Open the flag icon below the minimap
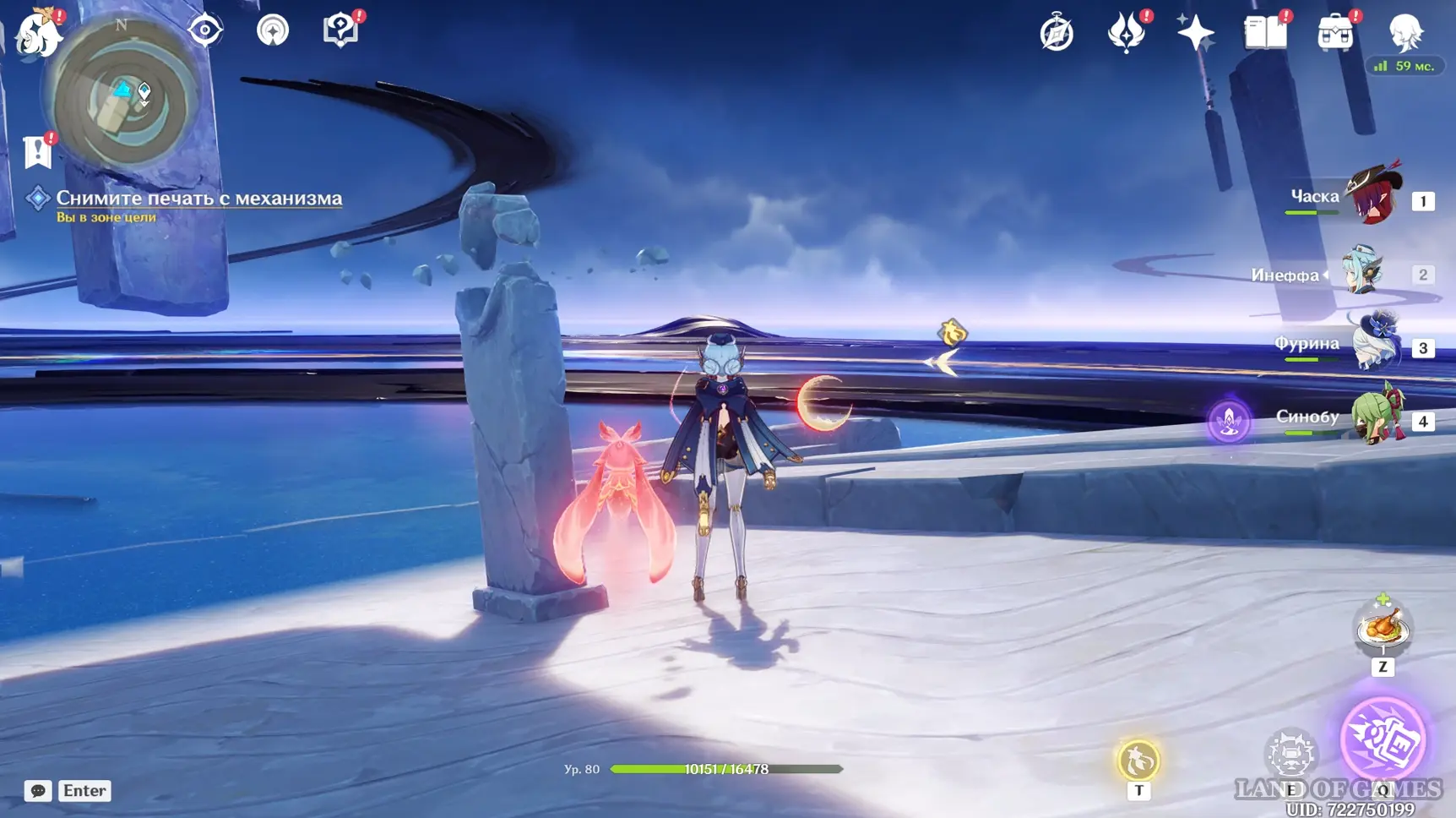 coord(38,152)
